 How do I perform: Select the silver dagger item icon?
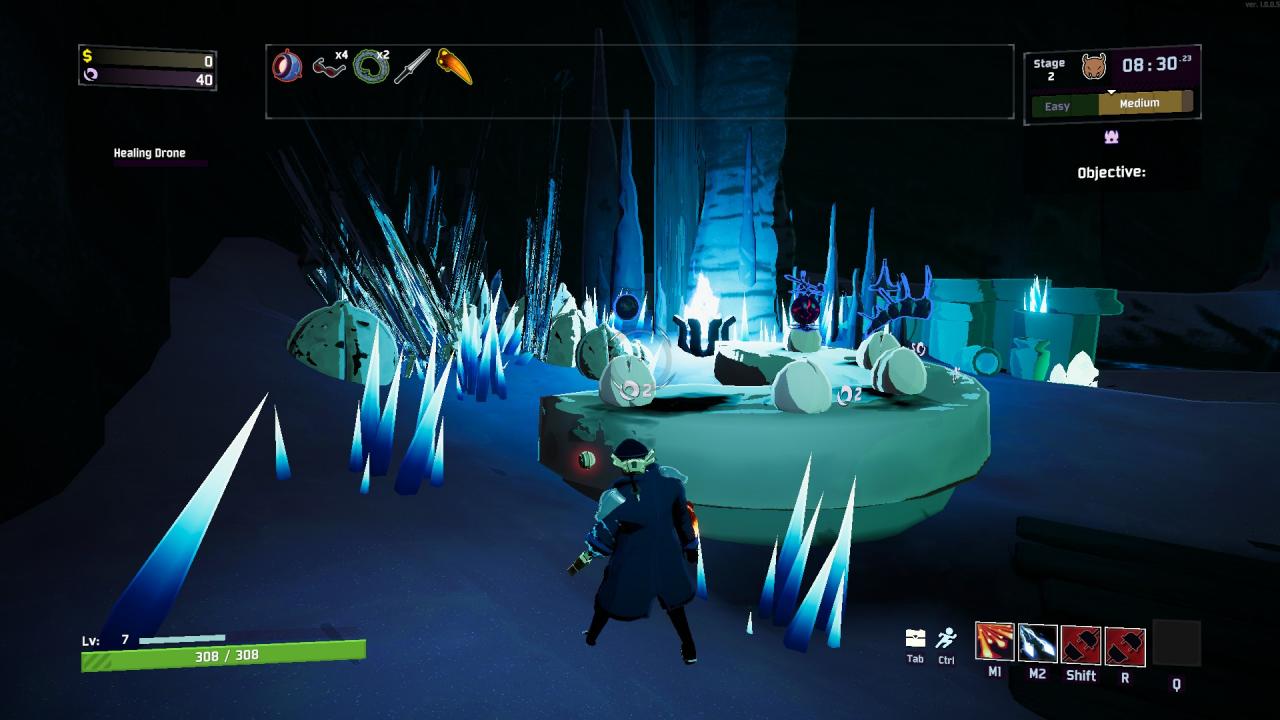[x=411, y=67]
